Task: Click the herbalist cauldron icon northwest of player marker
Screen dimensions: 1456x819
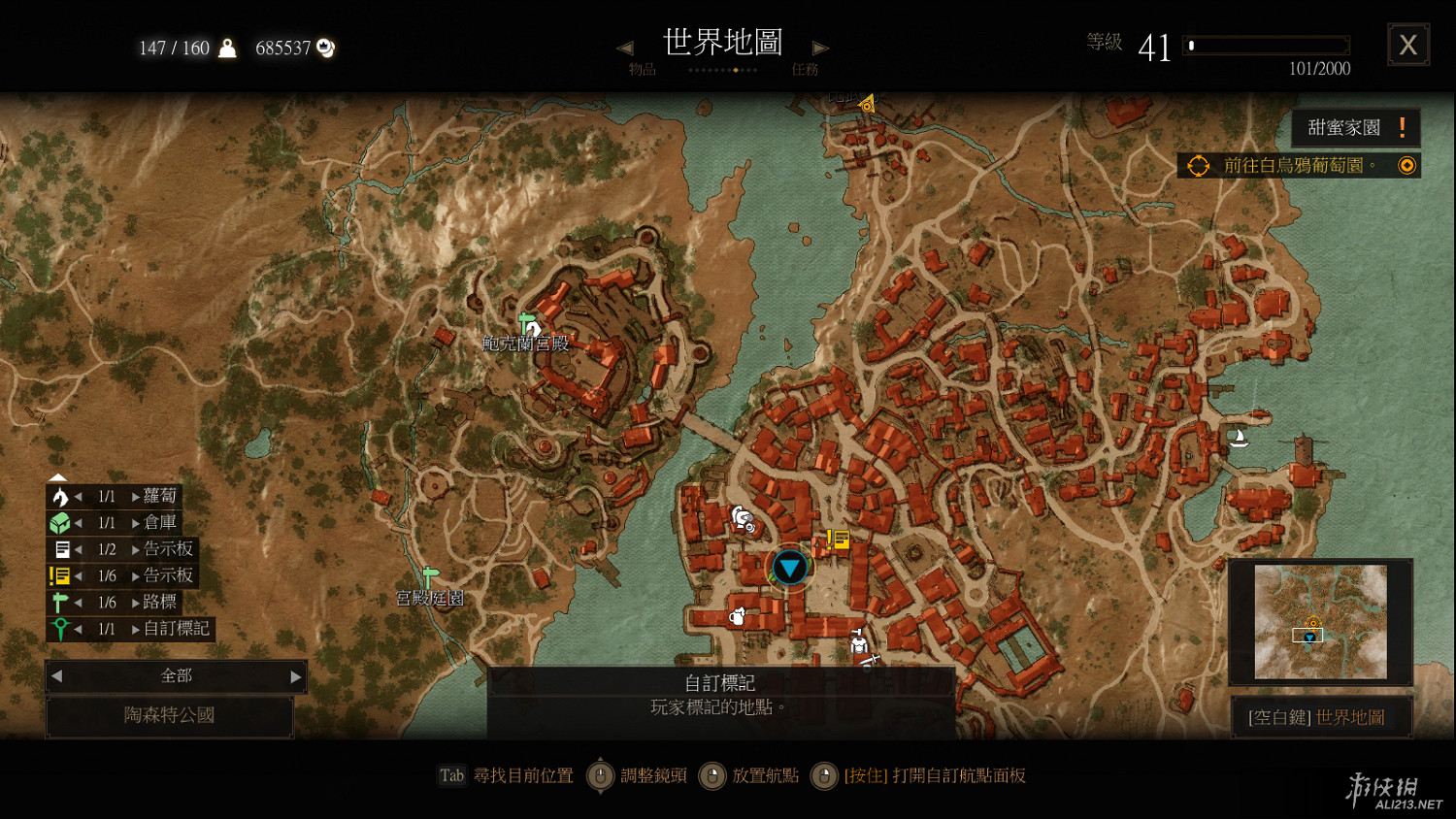Action: pyautogui.click(x=743, y=517)
